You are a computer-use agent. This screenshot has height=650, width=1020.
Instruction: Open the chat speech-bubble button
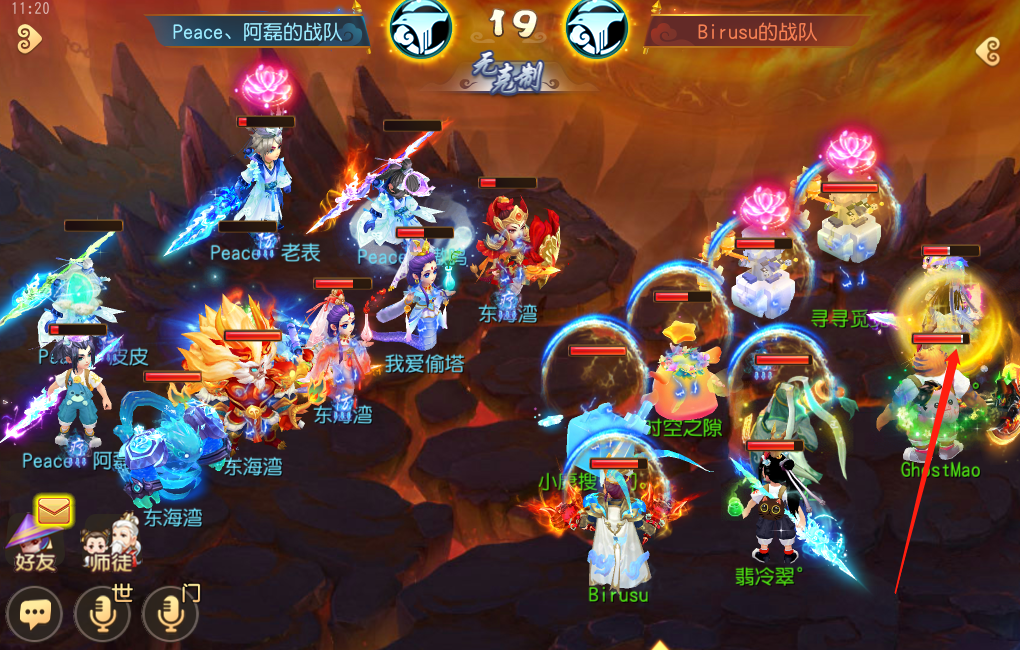point(34,613)
